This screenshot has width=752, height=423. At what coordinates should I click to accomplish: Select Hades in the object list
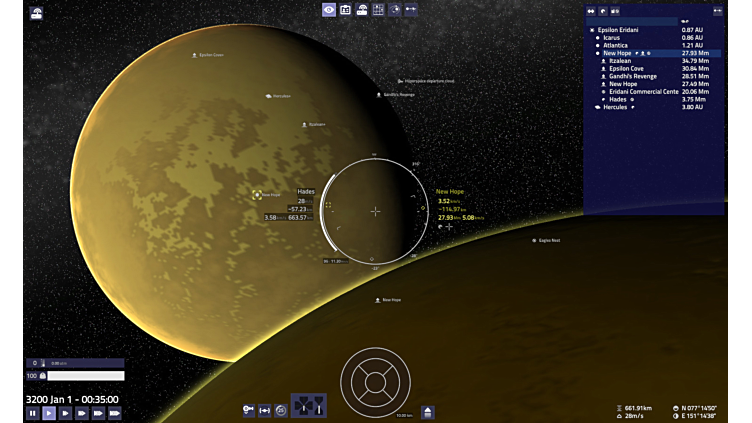[617, 99]
